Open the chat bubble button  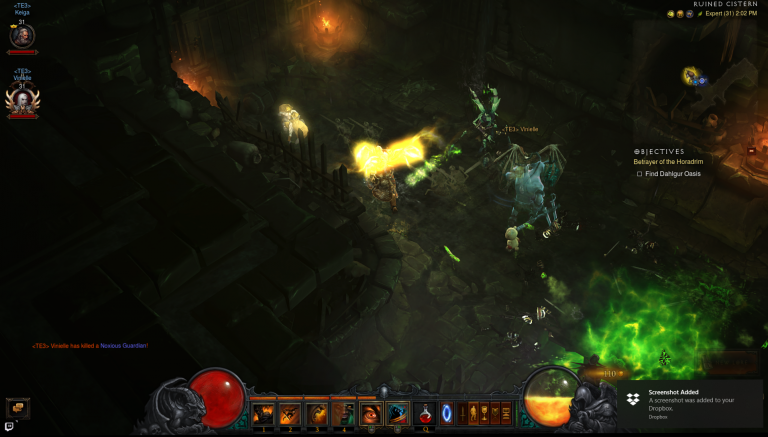18,407
